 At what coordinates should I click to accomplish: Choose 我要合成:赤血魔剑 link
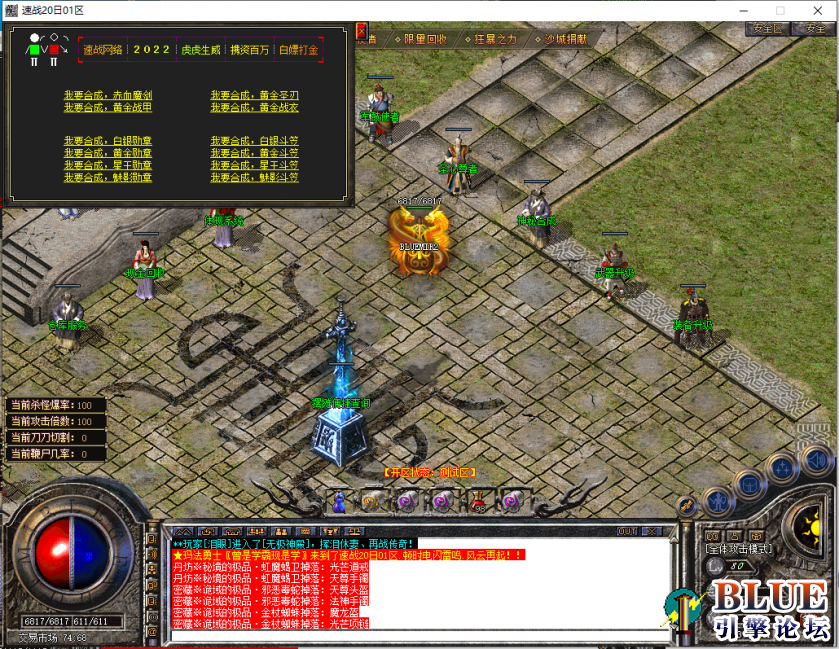107,96
